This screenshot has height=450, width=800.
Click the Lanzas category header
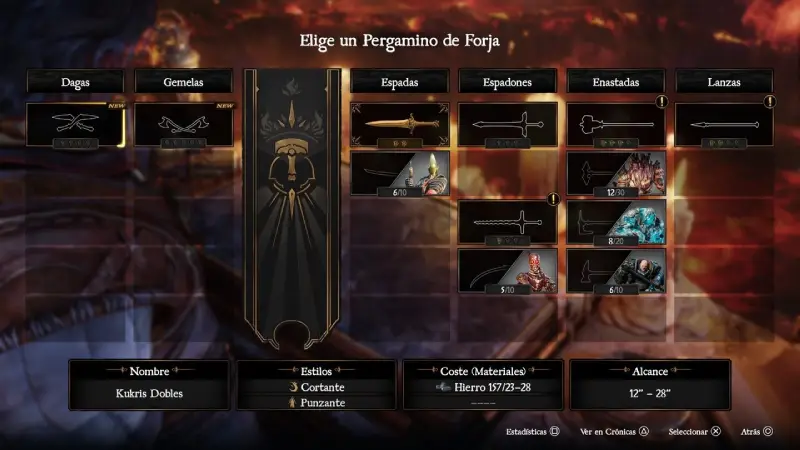tap(724, 81)
